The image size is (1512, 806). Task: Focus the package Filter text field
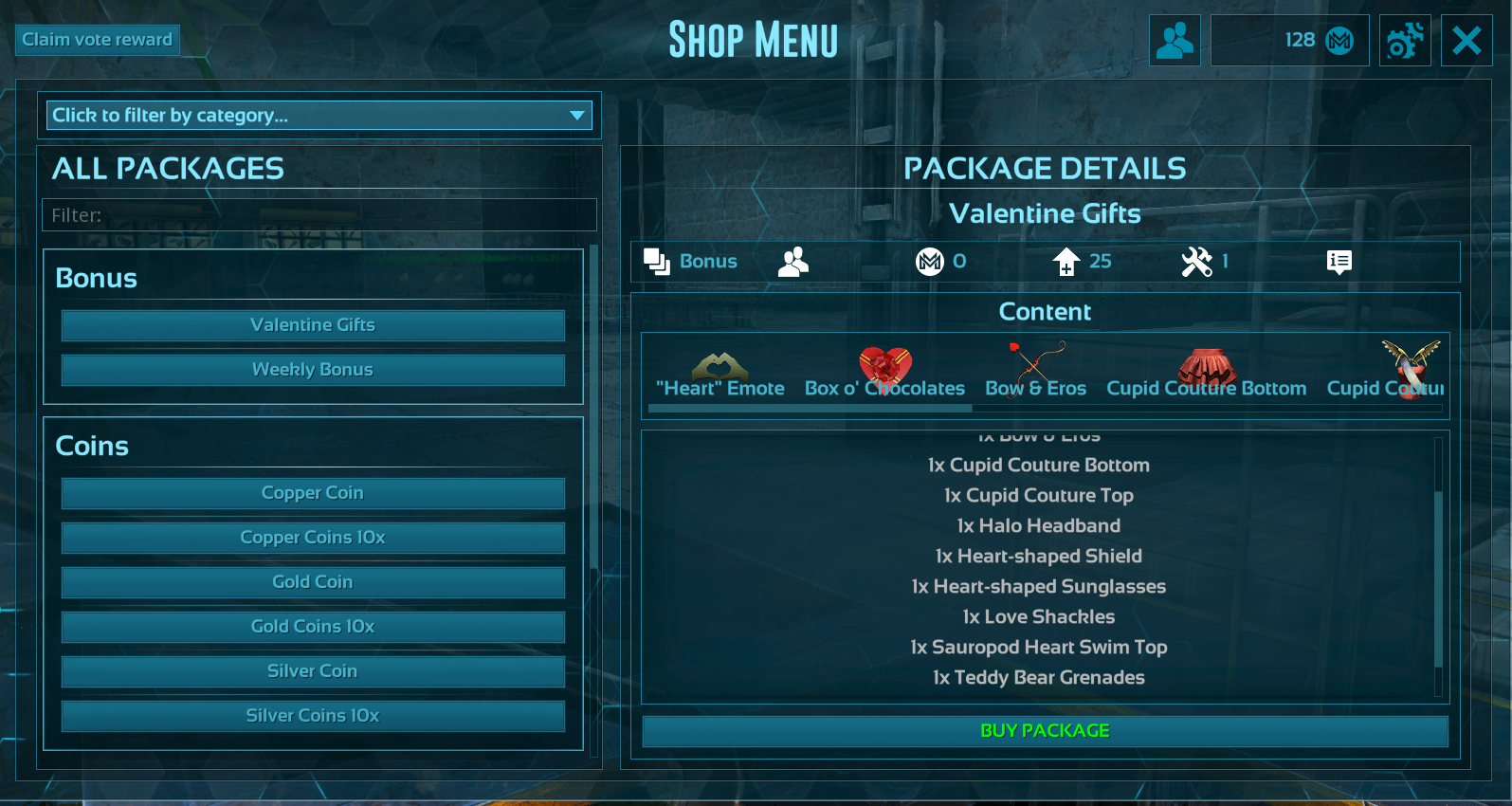point(319,215)
